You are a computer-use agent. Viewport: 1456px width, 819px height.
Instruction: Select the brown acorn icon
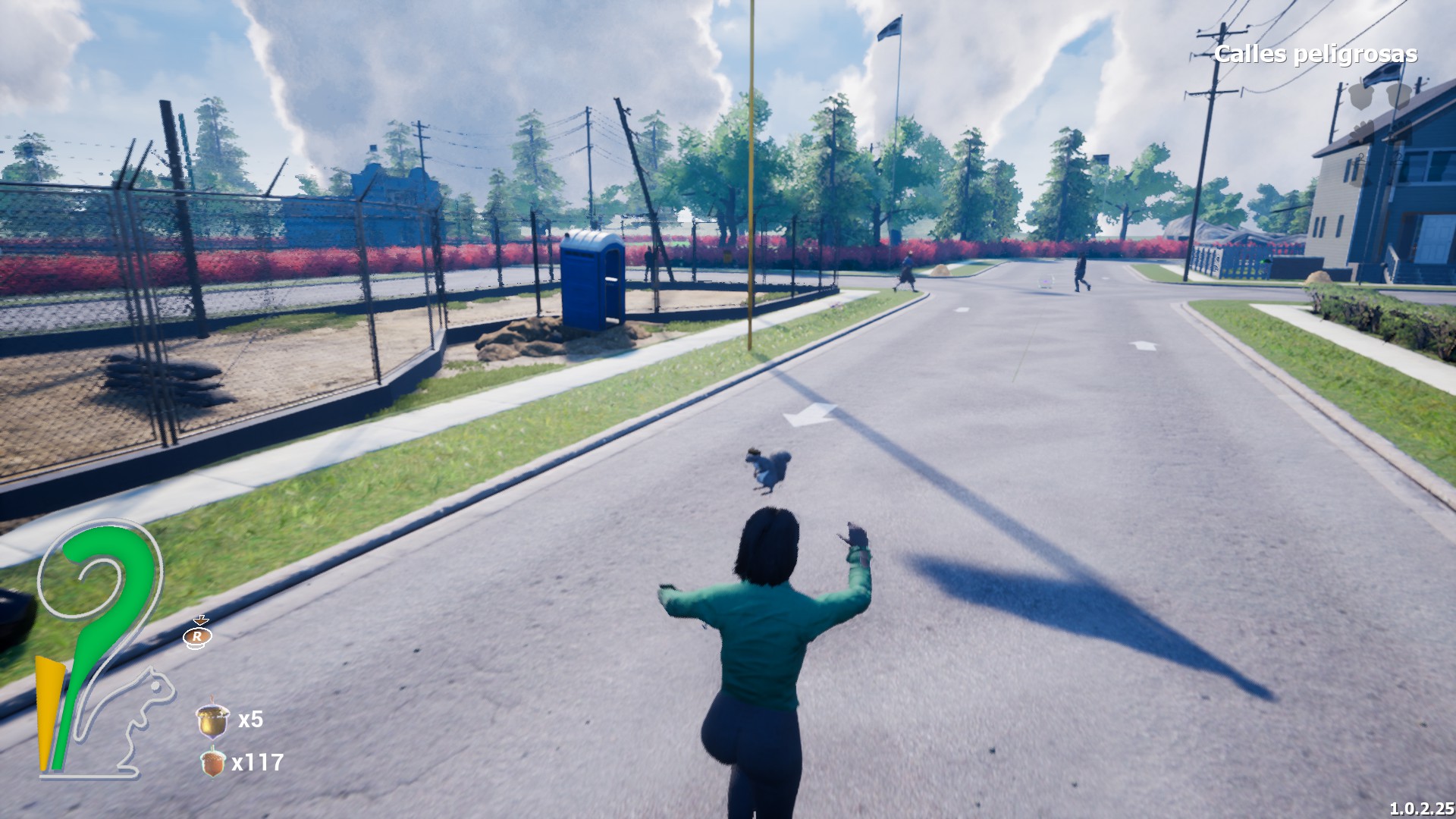213,761
